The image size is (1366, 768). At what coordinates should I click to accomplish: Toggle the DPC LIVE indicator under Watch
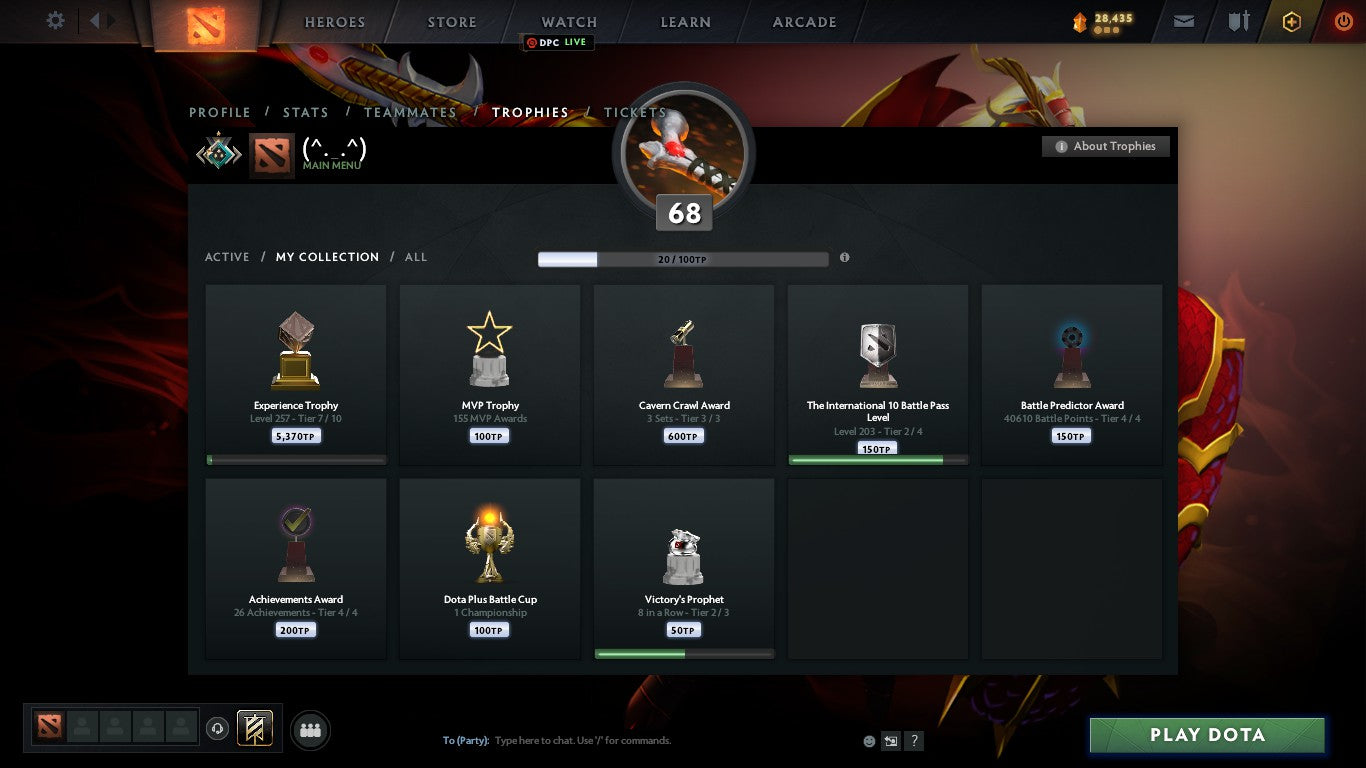click(x=558, y=43)
